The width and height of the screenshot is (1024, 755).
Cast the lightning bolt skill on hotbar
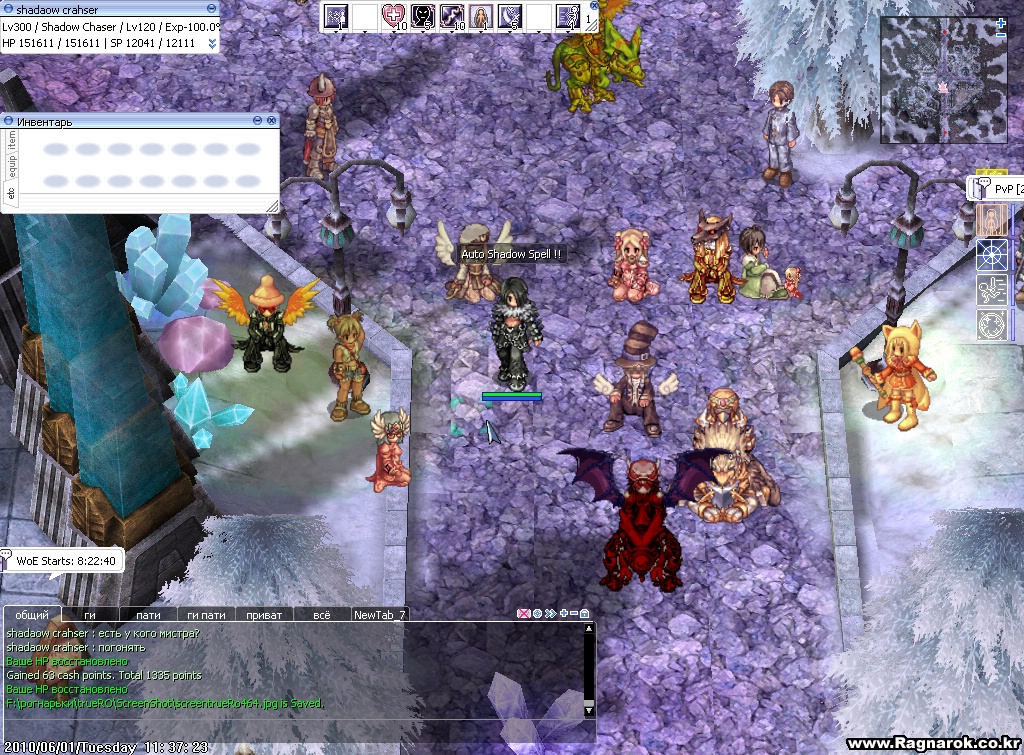pyautogui.click(x=451, y=15)
